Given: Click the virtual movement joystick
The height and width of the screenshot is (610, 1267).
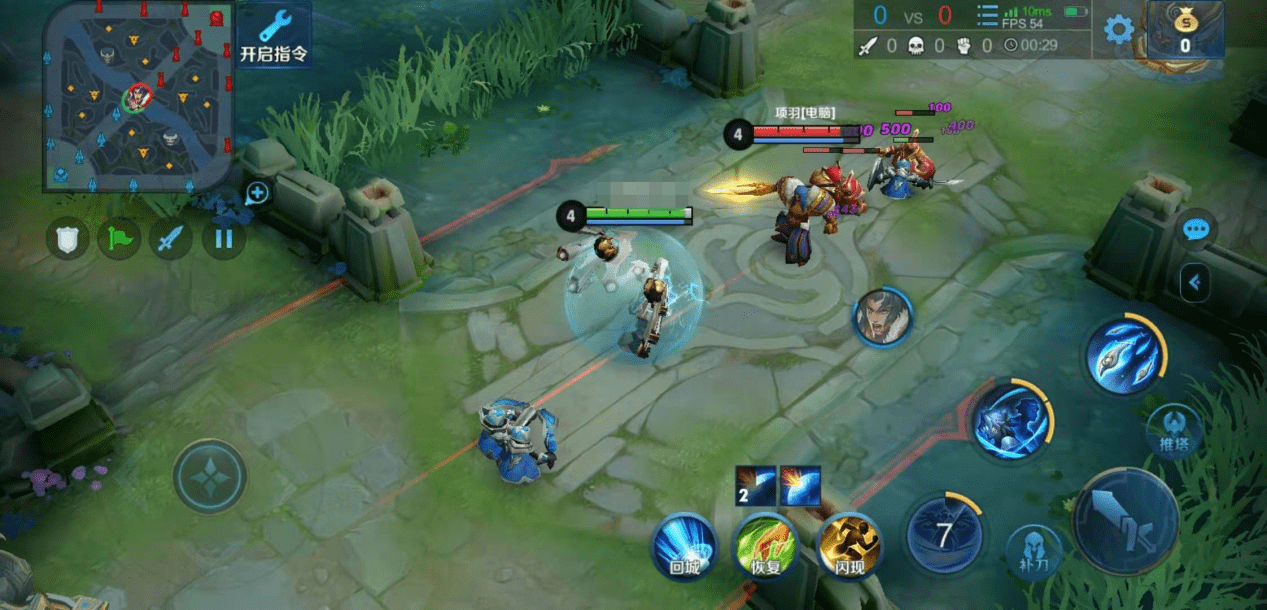Looking at the screenshot, I should tap(210, 476).
